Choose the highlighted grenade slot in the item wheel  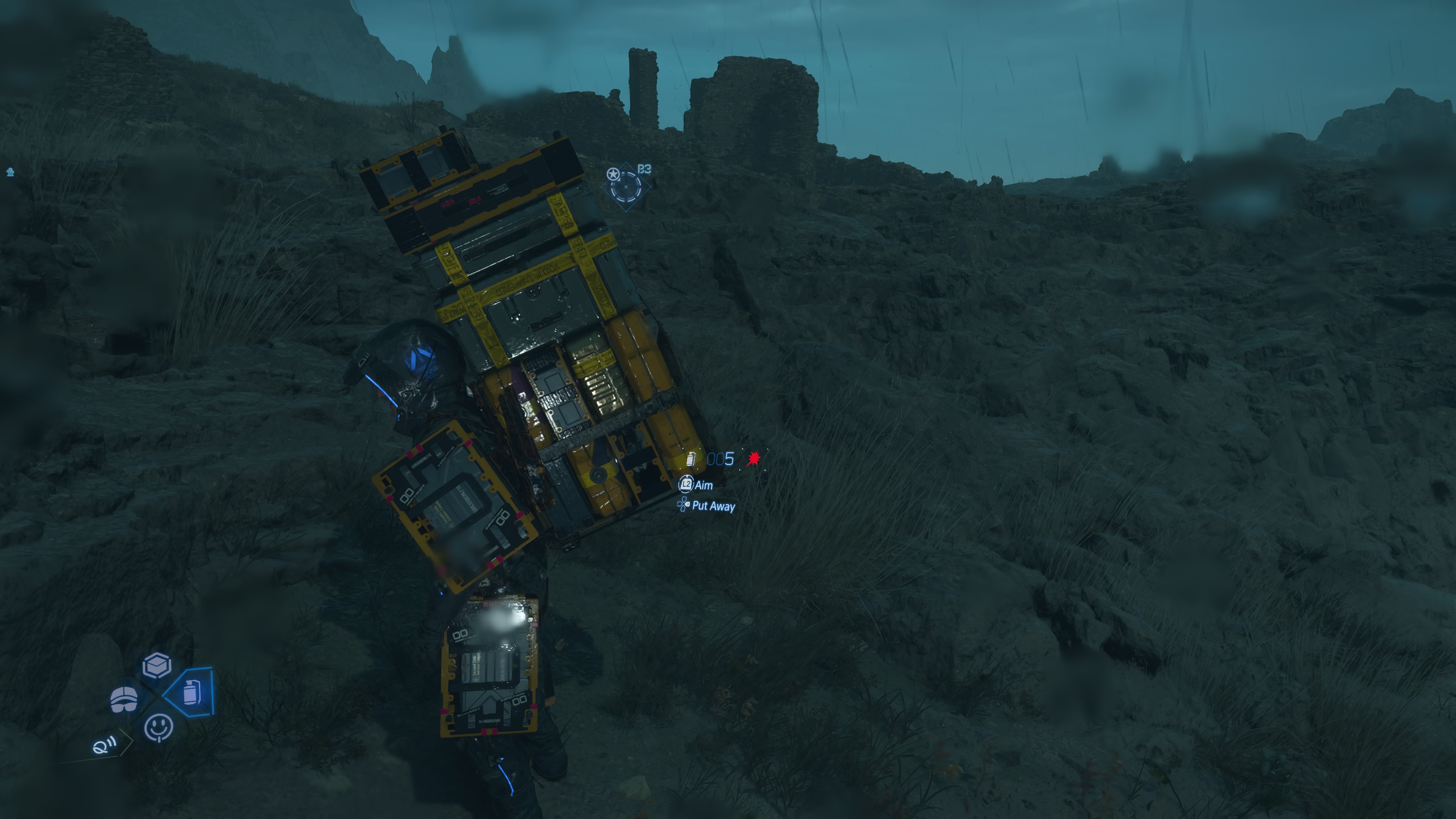191,692
